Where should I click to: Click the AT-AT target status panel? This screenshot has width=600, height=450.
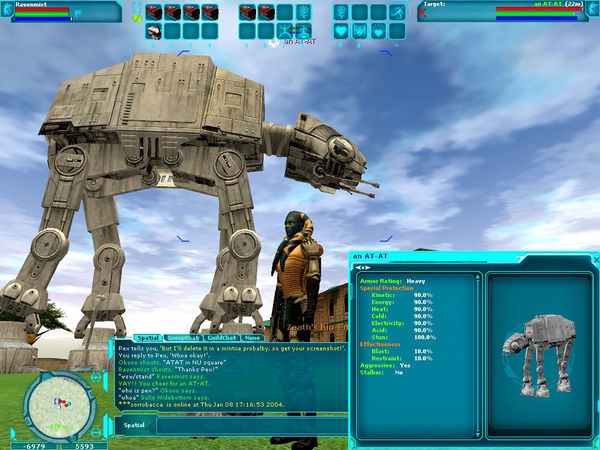coord(505,11)
